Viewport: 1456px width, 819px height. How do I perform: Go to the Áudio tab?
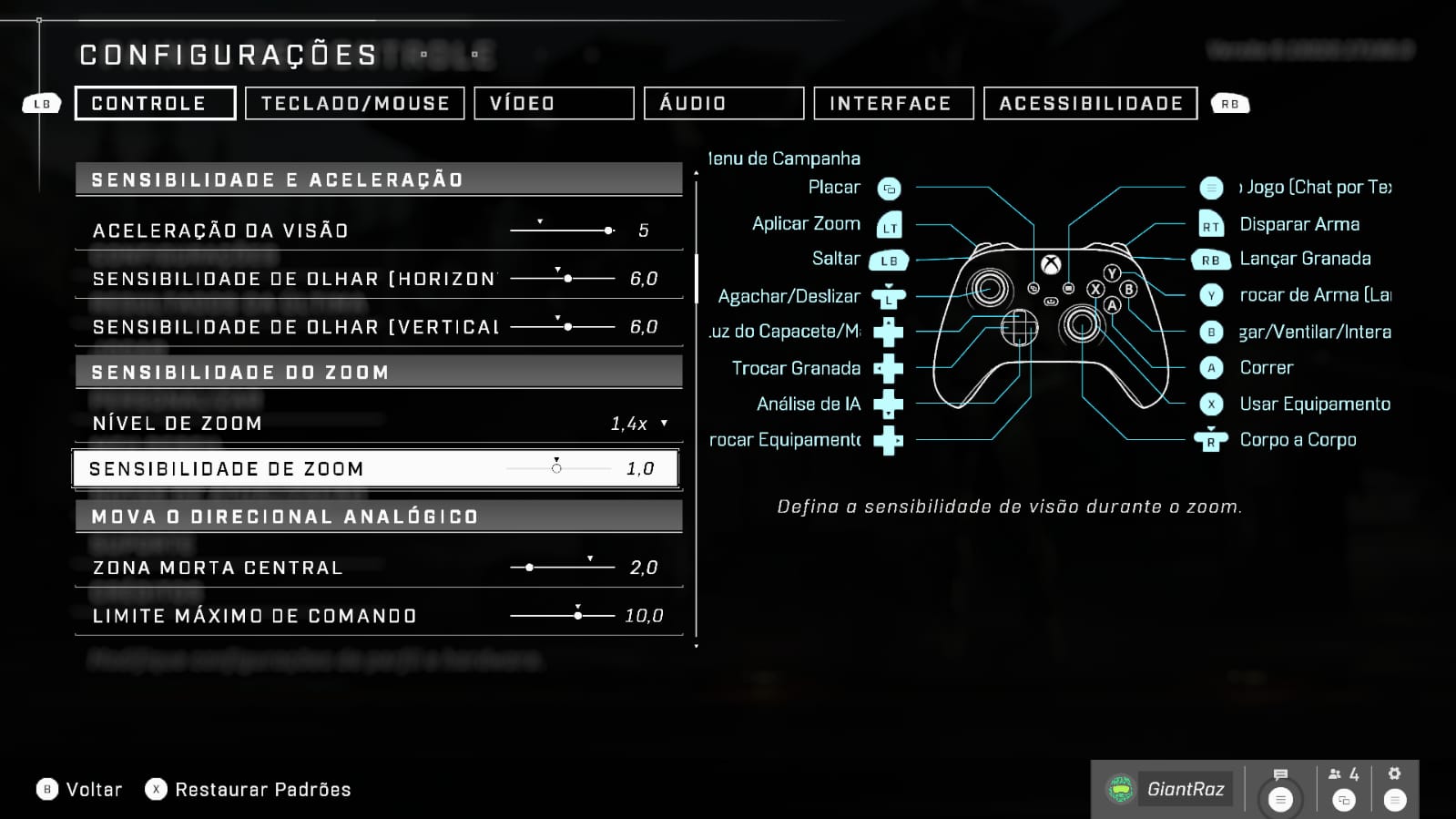pyautogui.click(x=723, y=104)
